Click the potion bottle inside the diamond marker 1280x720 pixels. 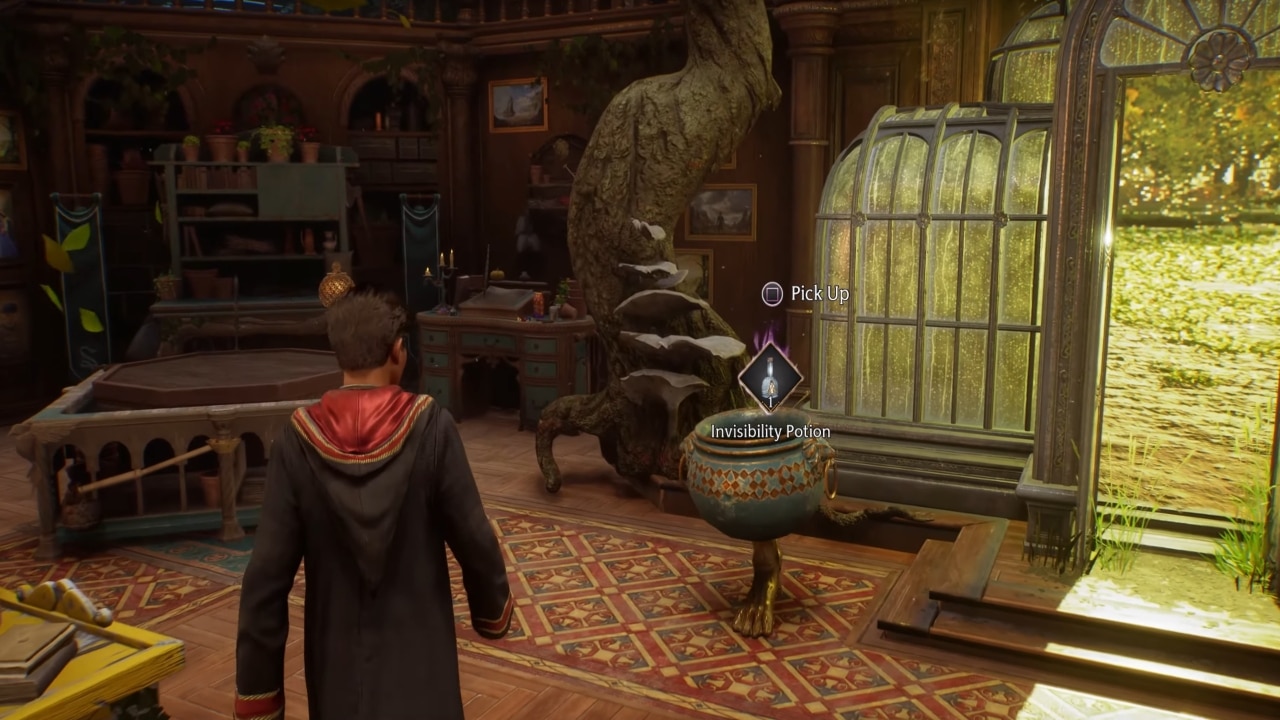point(770,375)
